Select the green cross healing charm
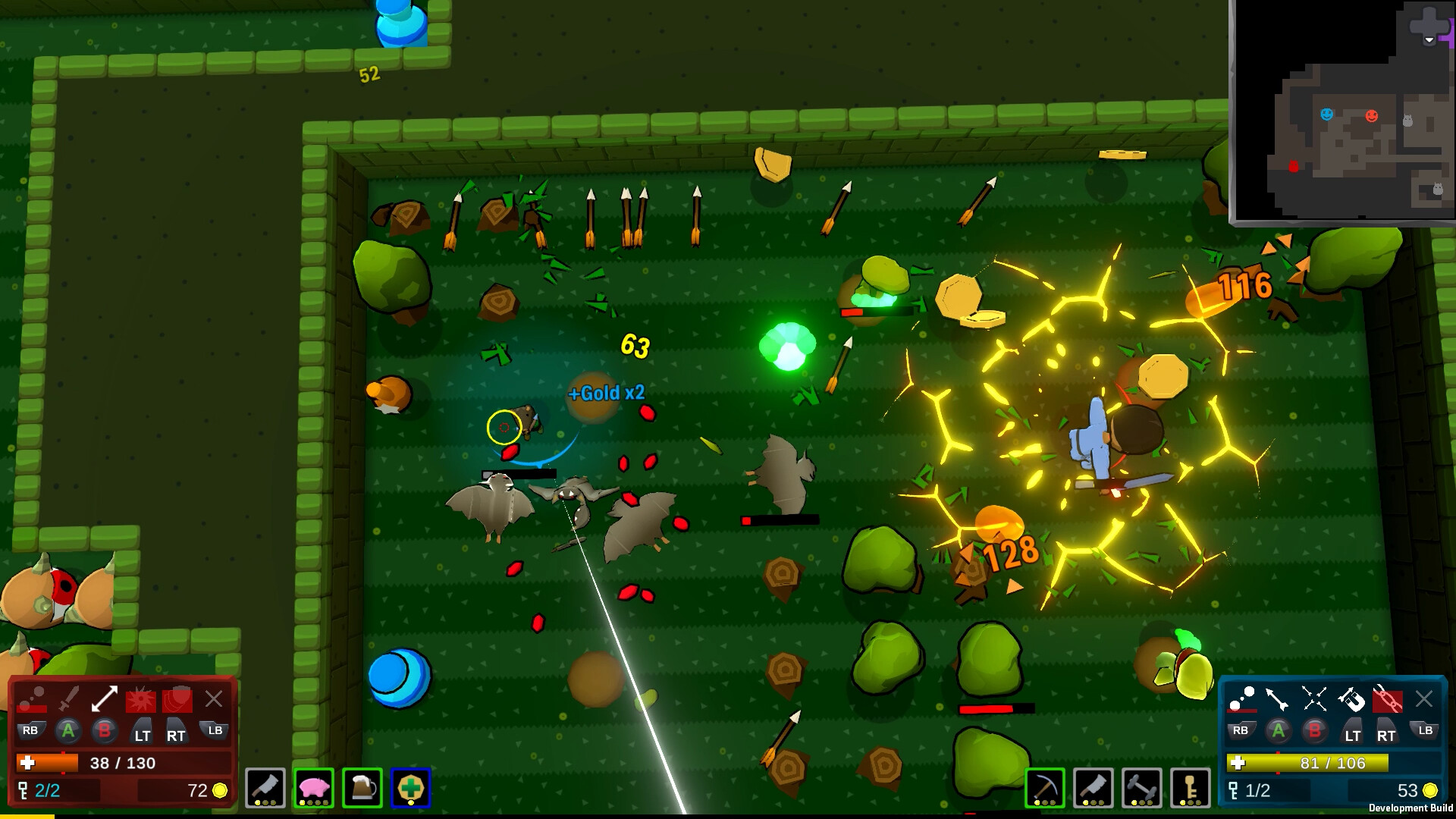 [x=409, y=789]
